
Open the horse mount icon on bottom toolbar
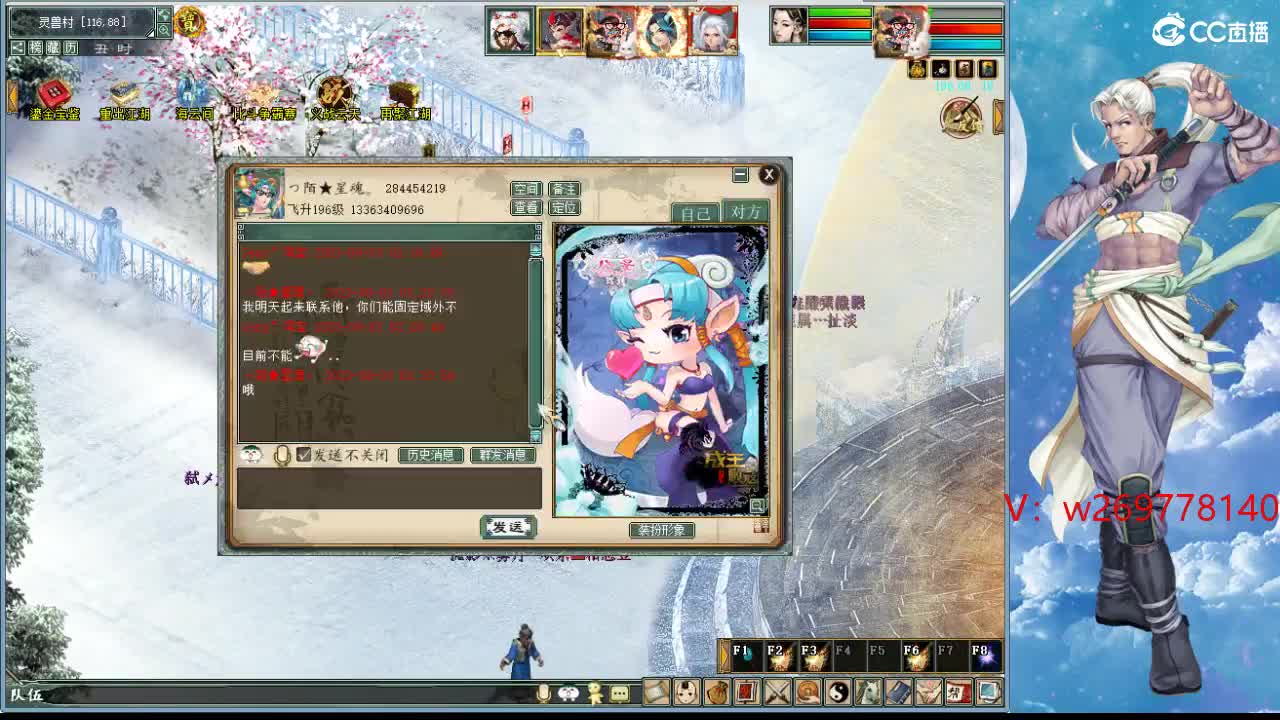(868, 694)
